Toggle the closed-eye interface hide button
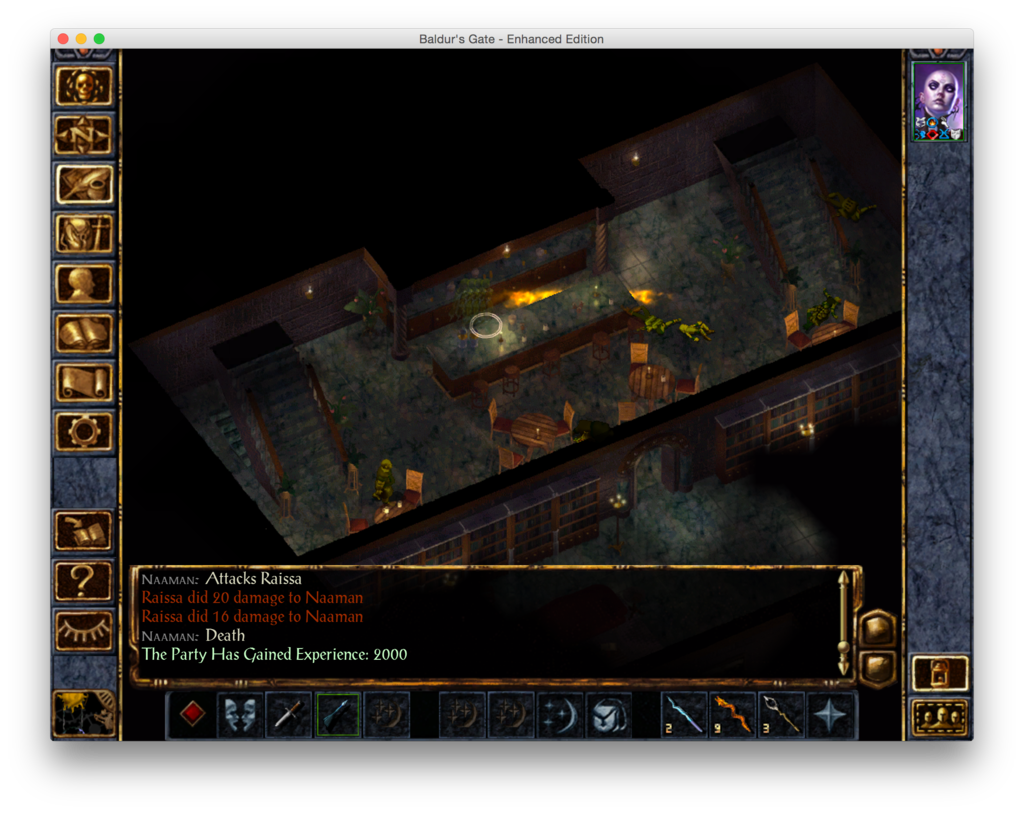This screenshot has height=813, width=1024. (84, 630)
